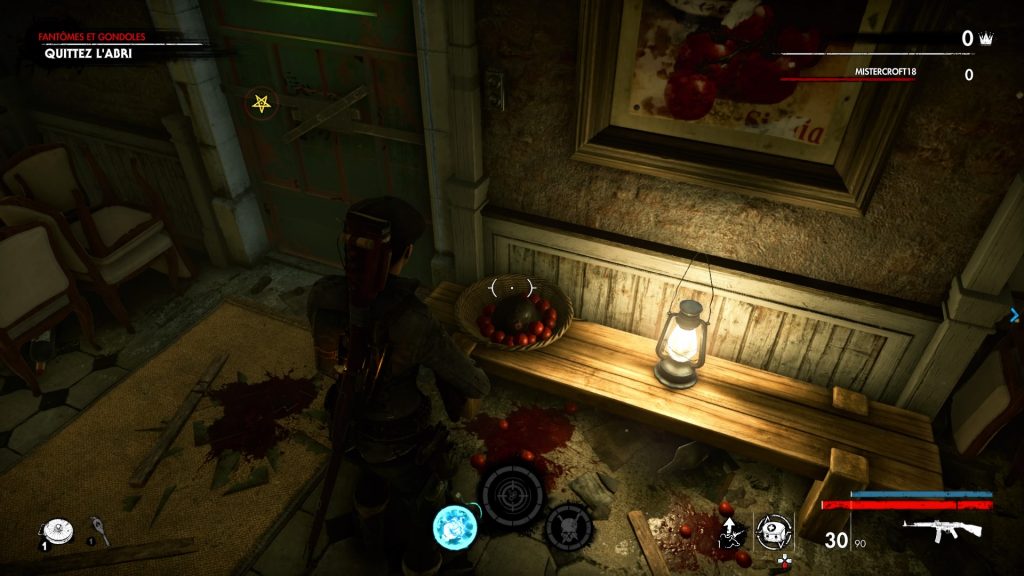Viewport: 1024px width, 576px height.
Task: Select the stick grenade item icon
Action: [x=100, y=526]
